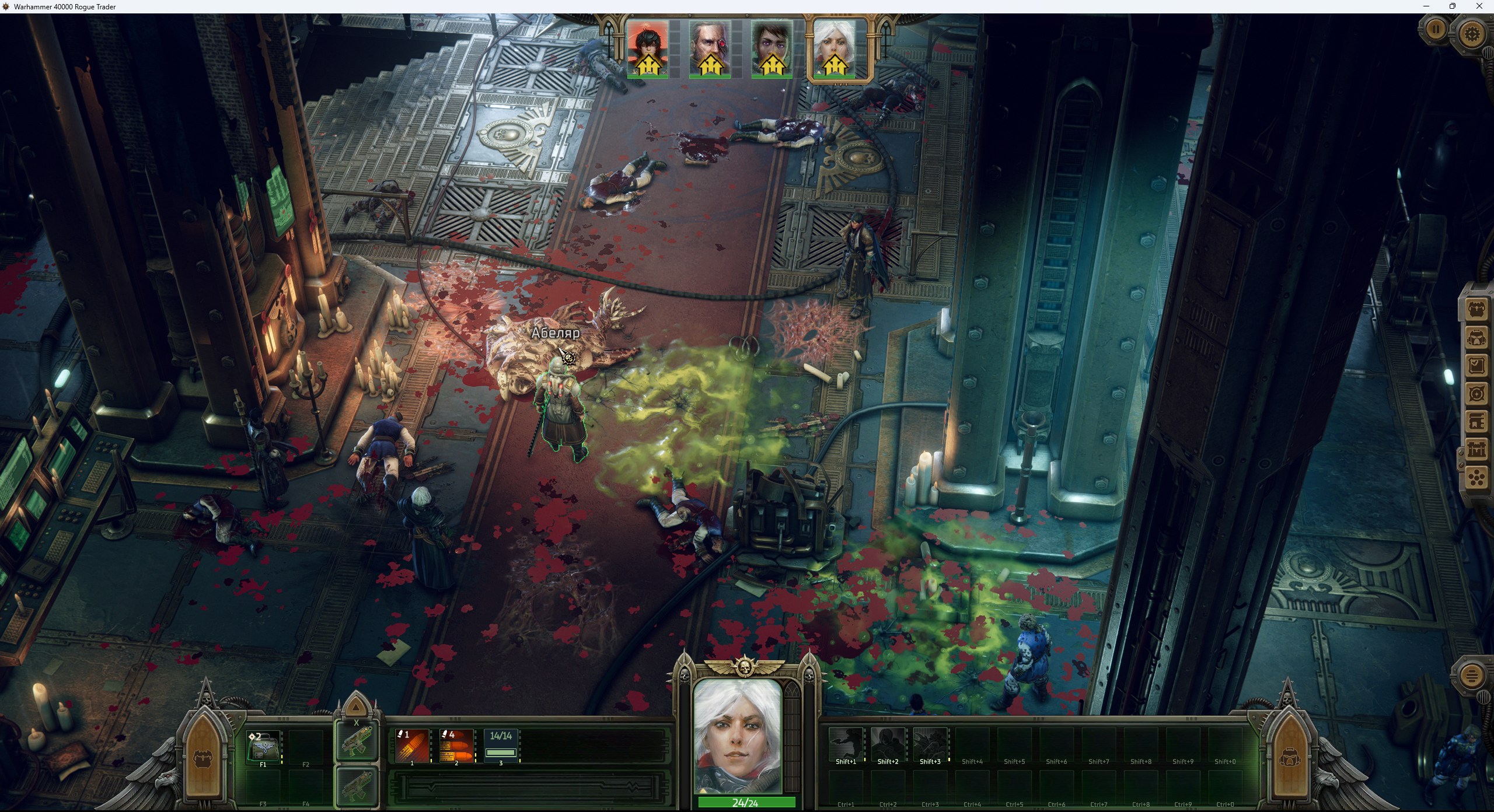Open the castle colony icon in side menu
The width and height of the screenshot is (1494, 812).
pos(1476,450)
